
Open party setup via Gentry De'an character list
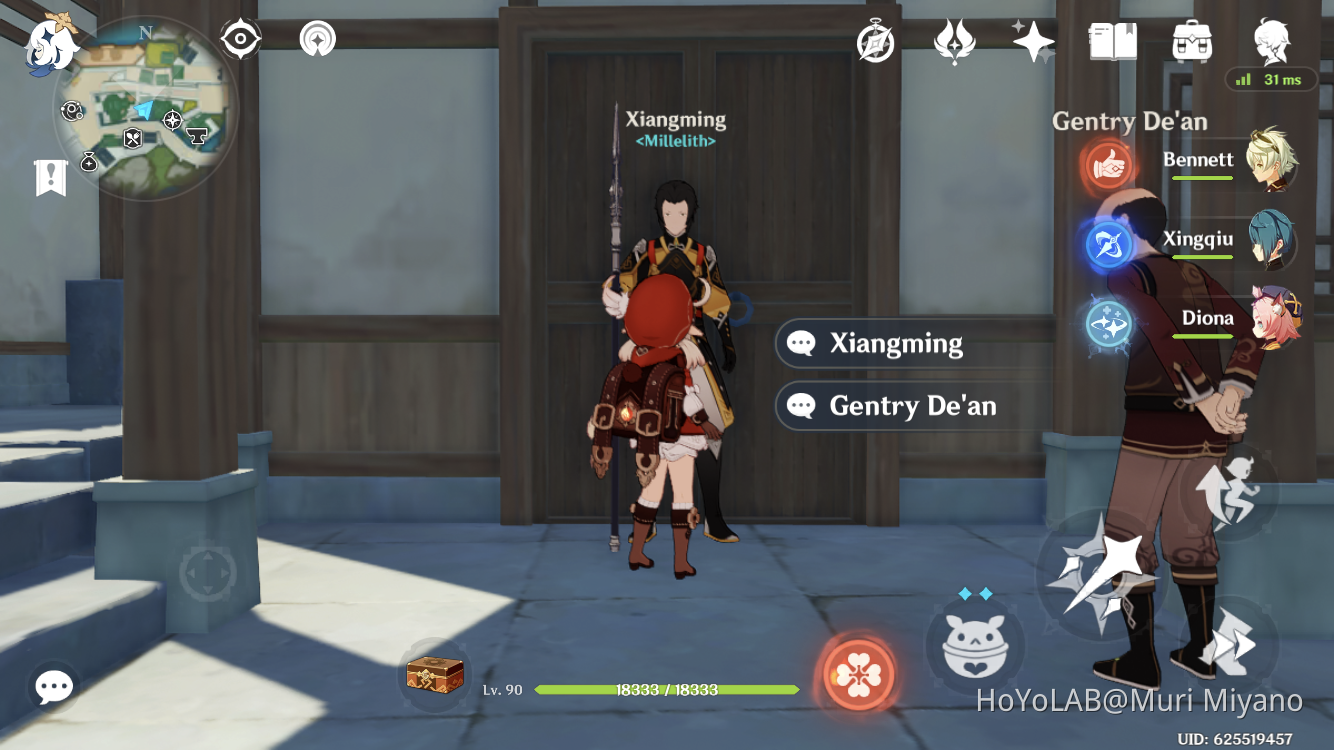point(1130,121)
